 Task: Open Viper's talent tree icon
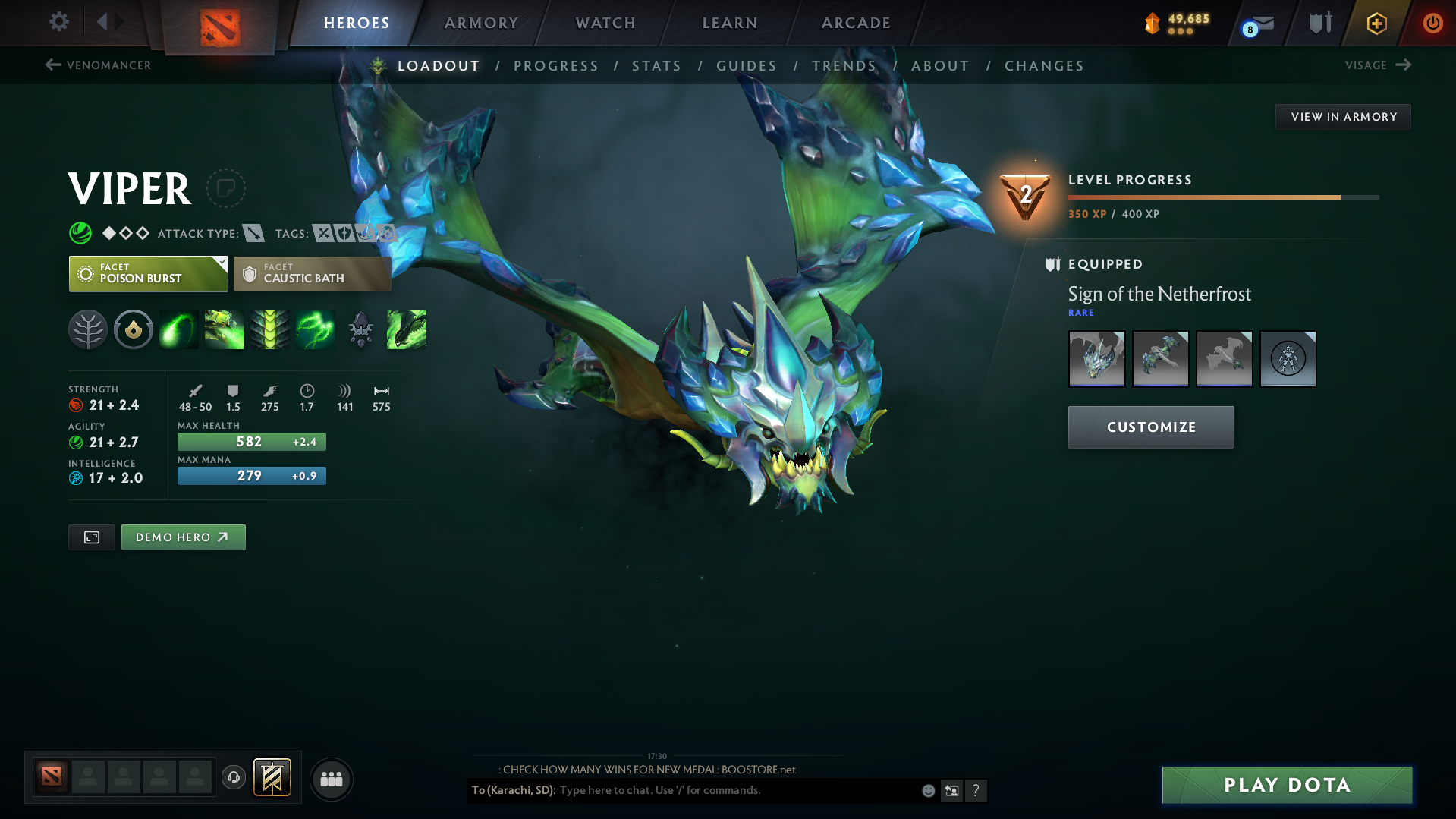tap(88, 329)
